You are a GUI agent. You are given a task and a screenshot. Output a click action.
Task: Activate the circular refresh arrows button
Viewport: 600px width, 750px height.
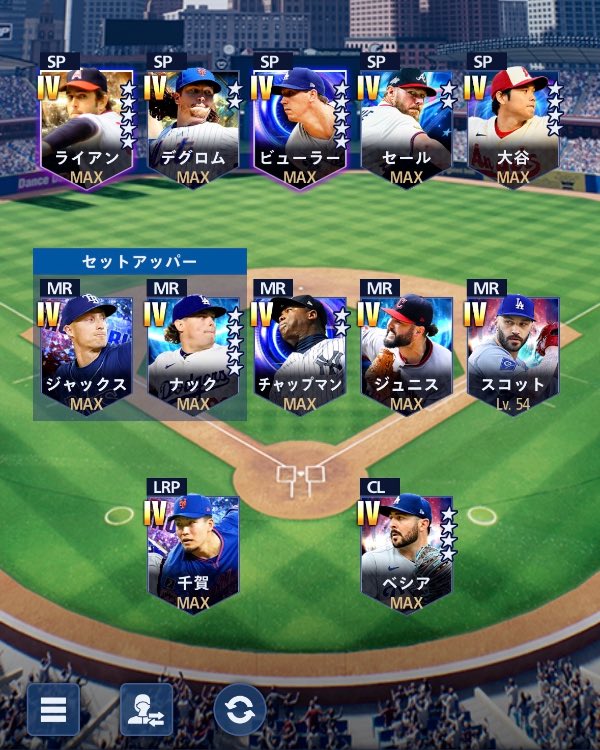point(240,709)
